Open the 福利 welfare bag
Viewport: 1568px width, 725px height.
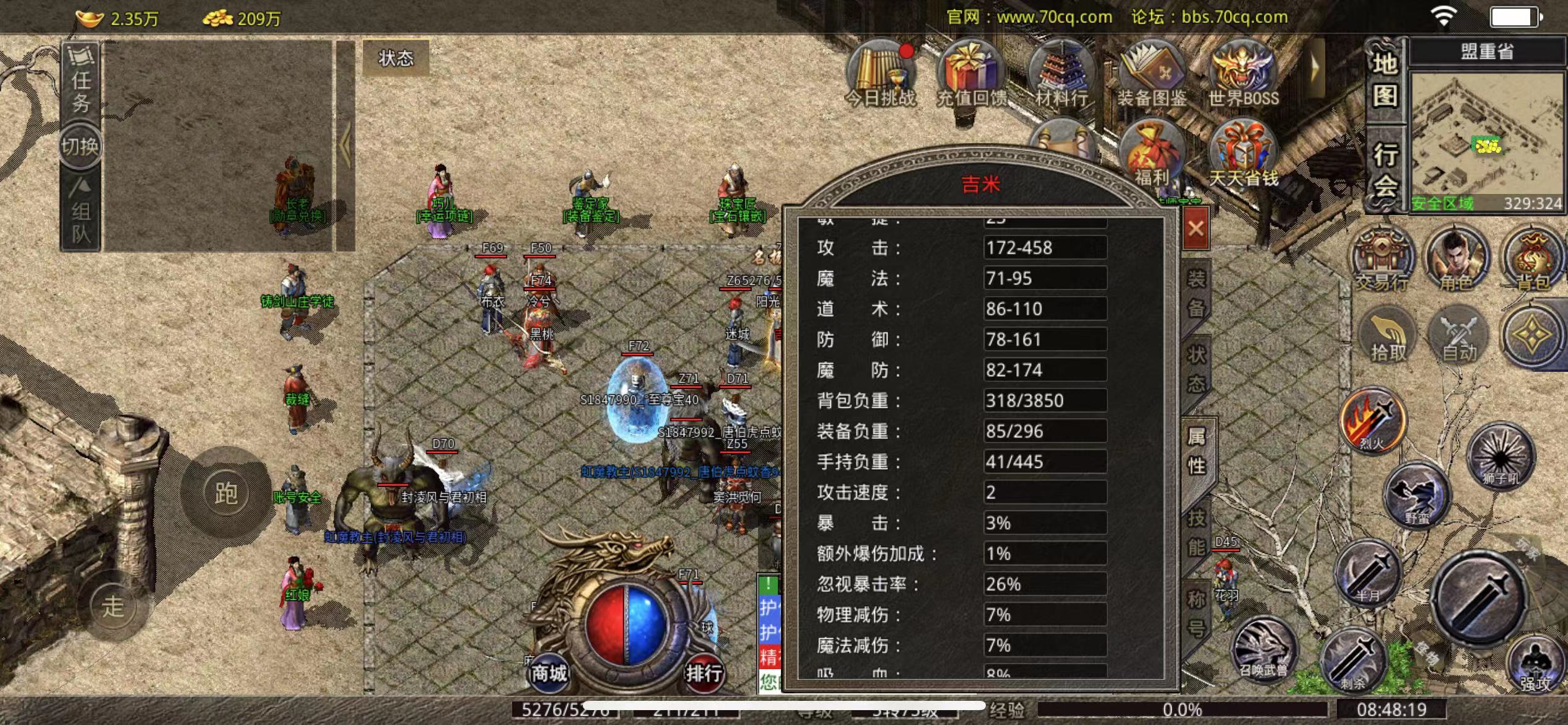point(1152,155)
